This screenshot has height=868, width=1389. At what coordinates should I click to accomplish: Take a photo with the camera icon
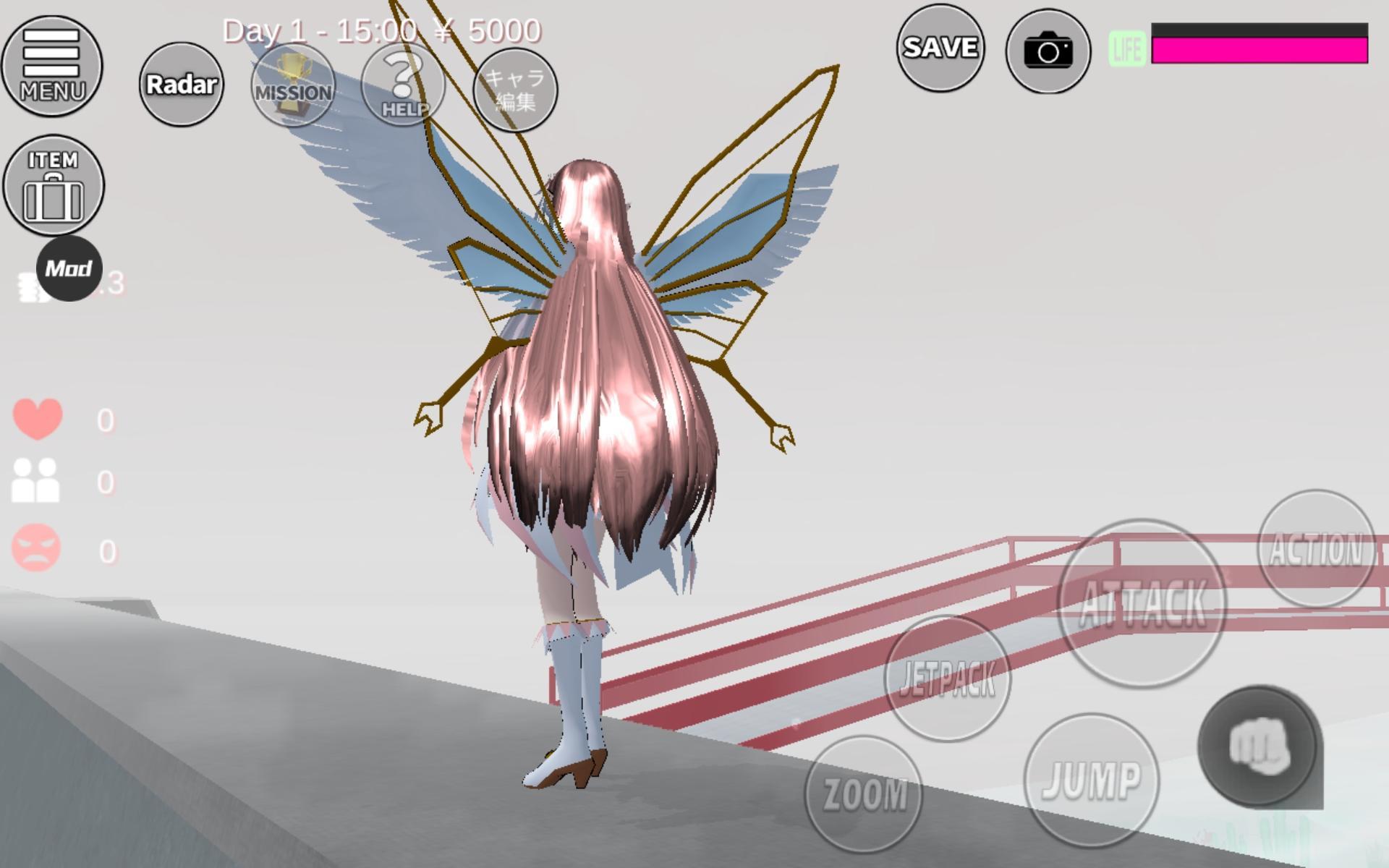tap(1048, 49)
